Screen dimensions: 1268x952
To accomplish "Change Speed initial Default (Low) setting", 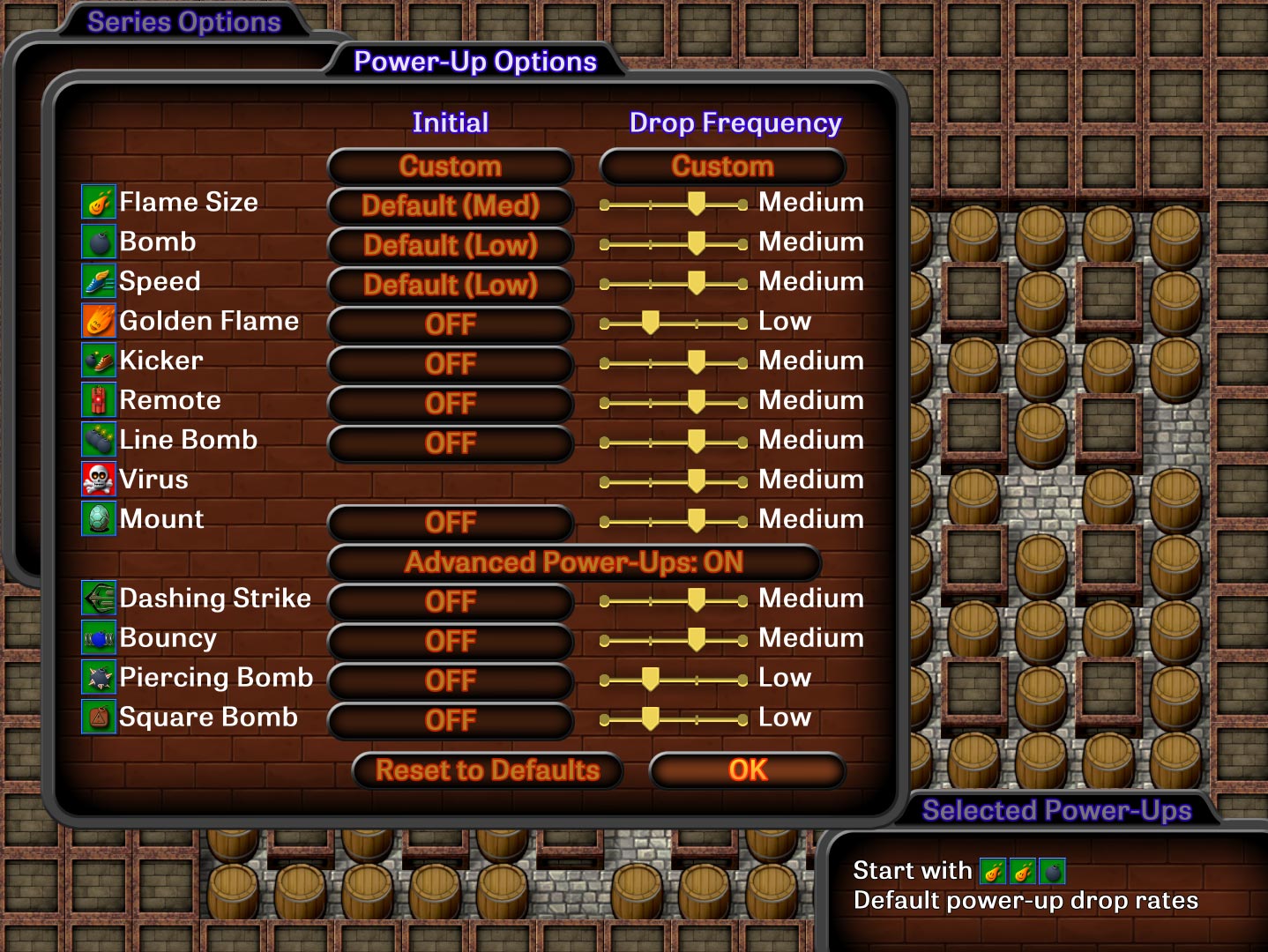I will [451, 286].
